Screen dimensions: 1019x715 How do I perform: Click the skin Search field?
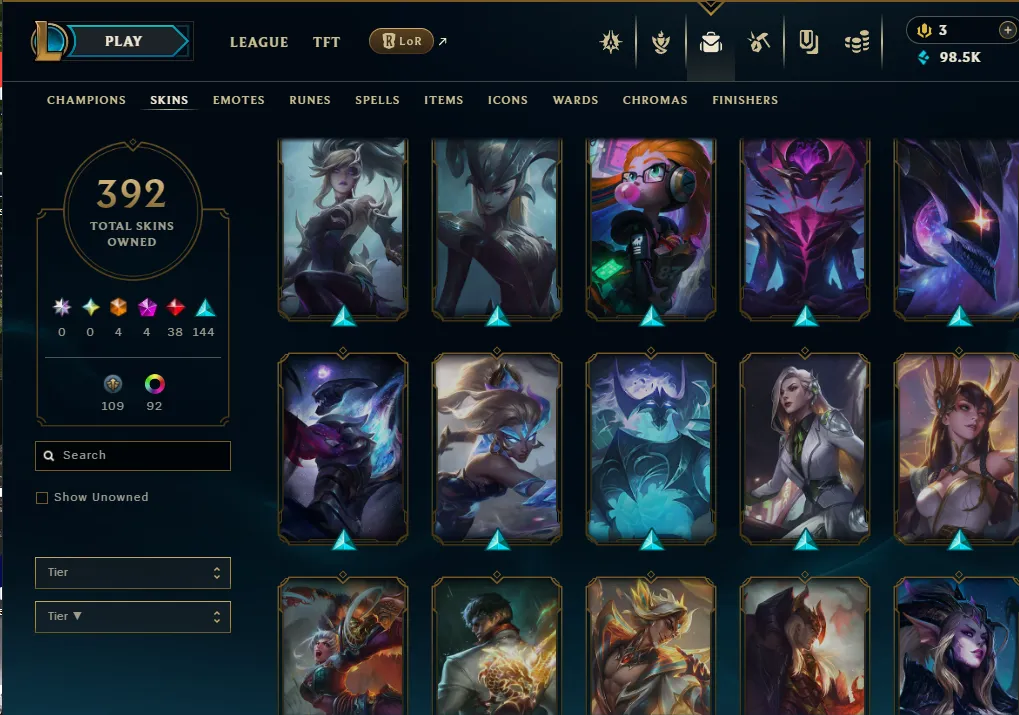tap(140, 455)
